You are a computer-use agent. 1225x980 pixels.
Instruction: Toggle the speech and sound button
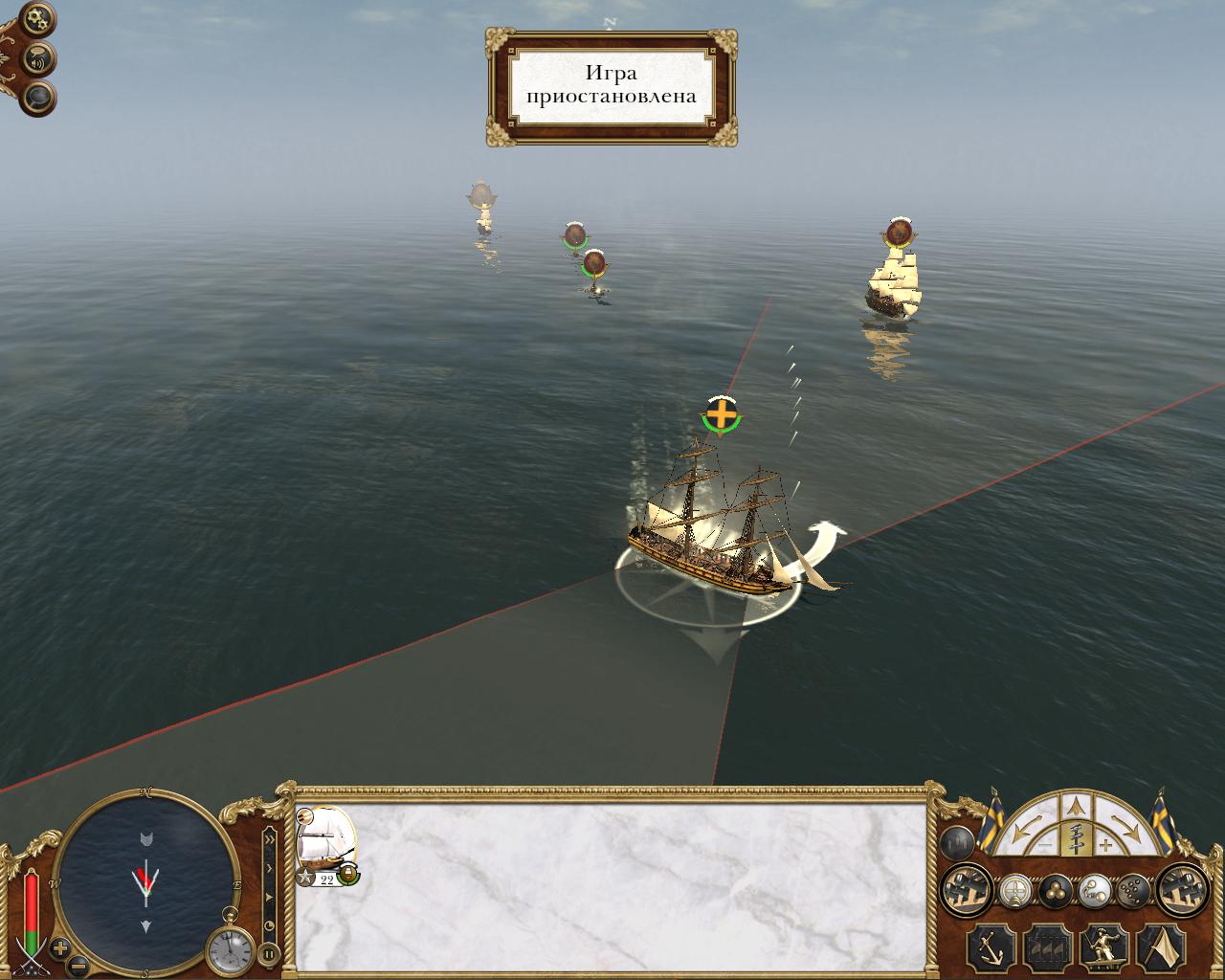point(38,59)
